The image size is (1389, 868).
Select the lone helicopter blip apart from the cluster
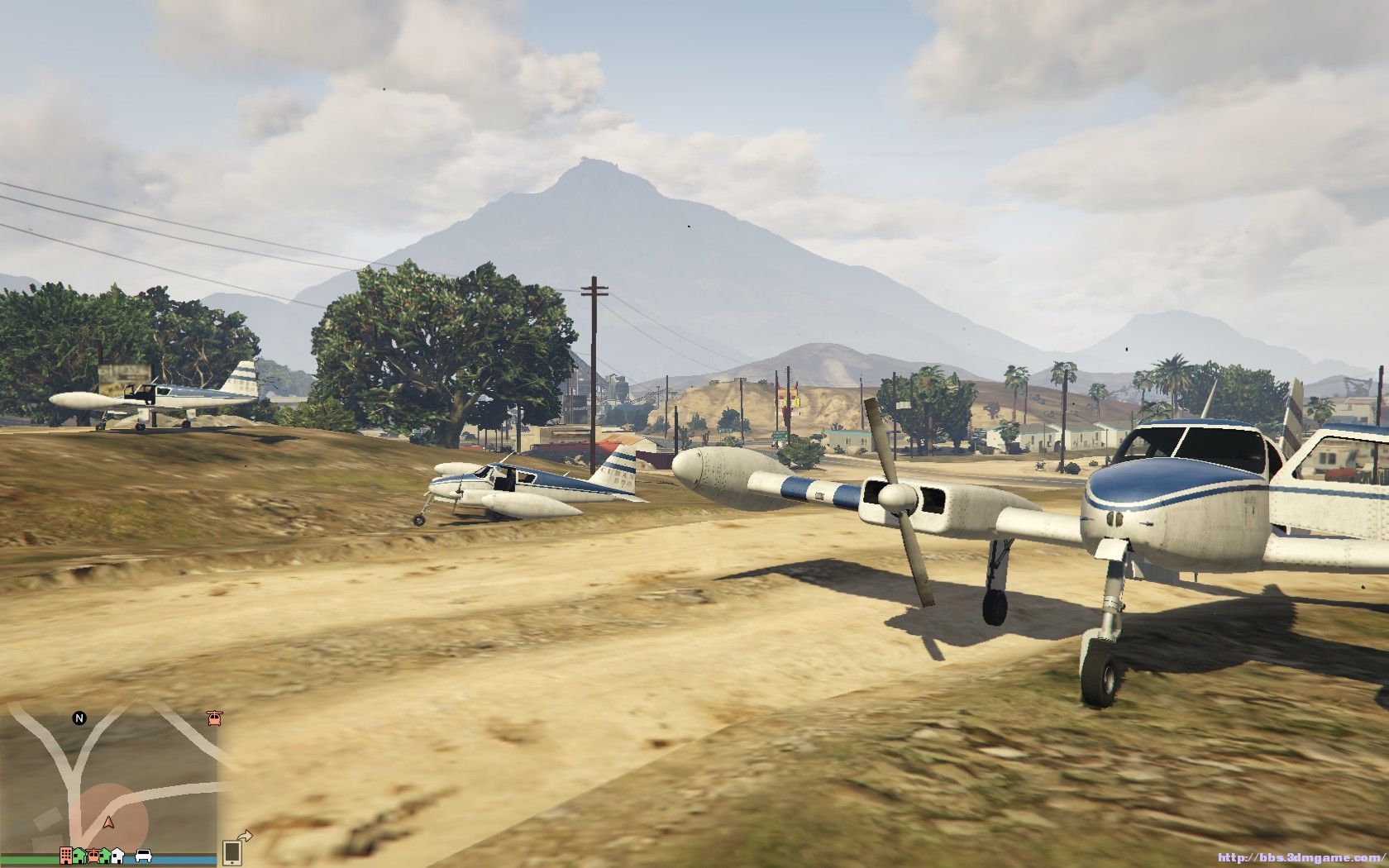pos(215,718)
